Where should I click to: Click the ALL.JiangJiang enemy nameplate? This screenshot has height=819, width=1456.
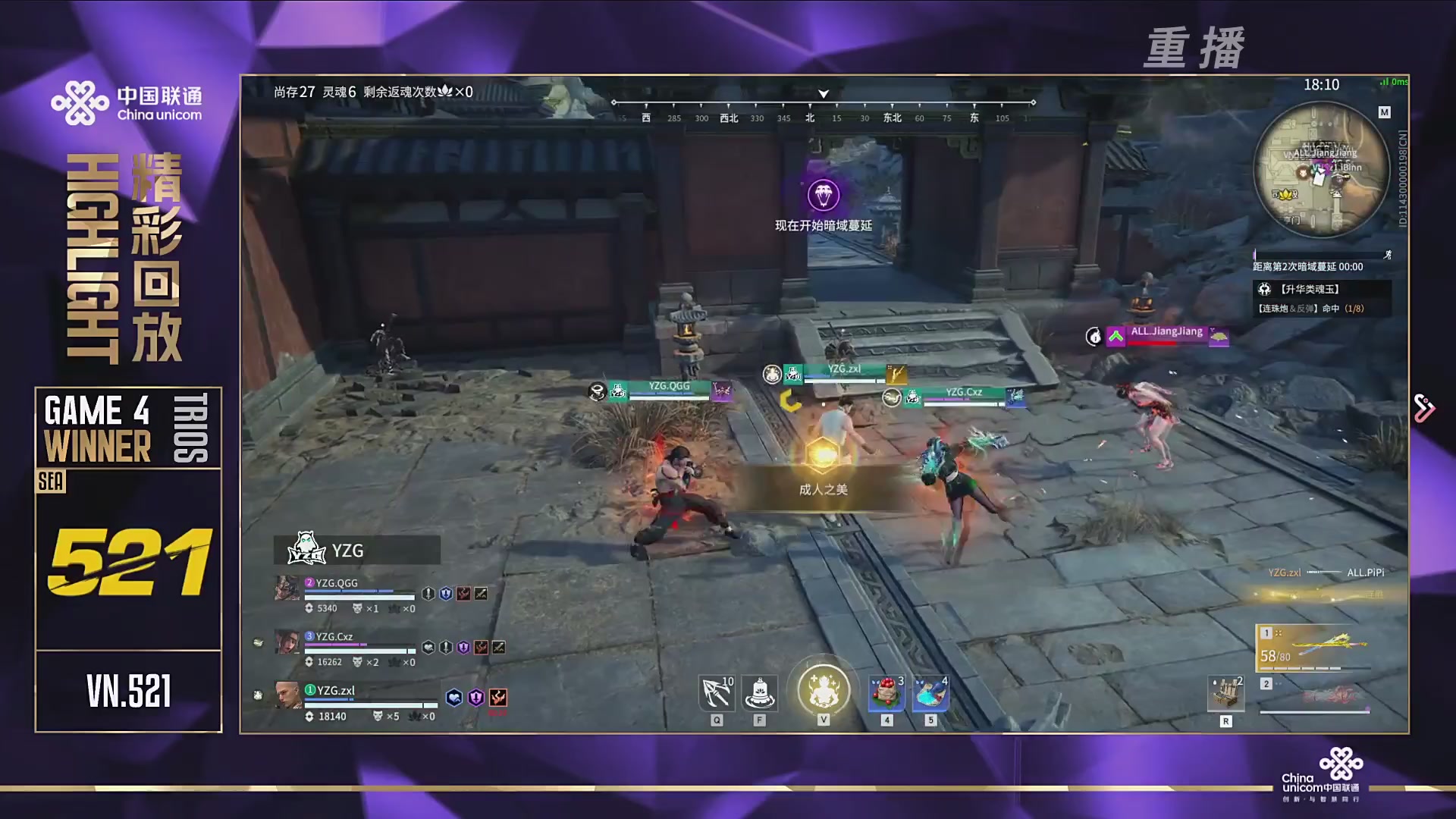tap(1166, 332)
